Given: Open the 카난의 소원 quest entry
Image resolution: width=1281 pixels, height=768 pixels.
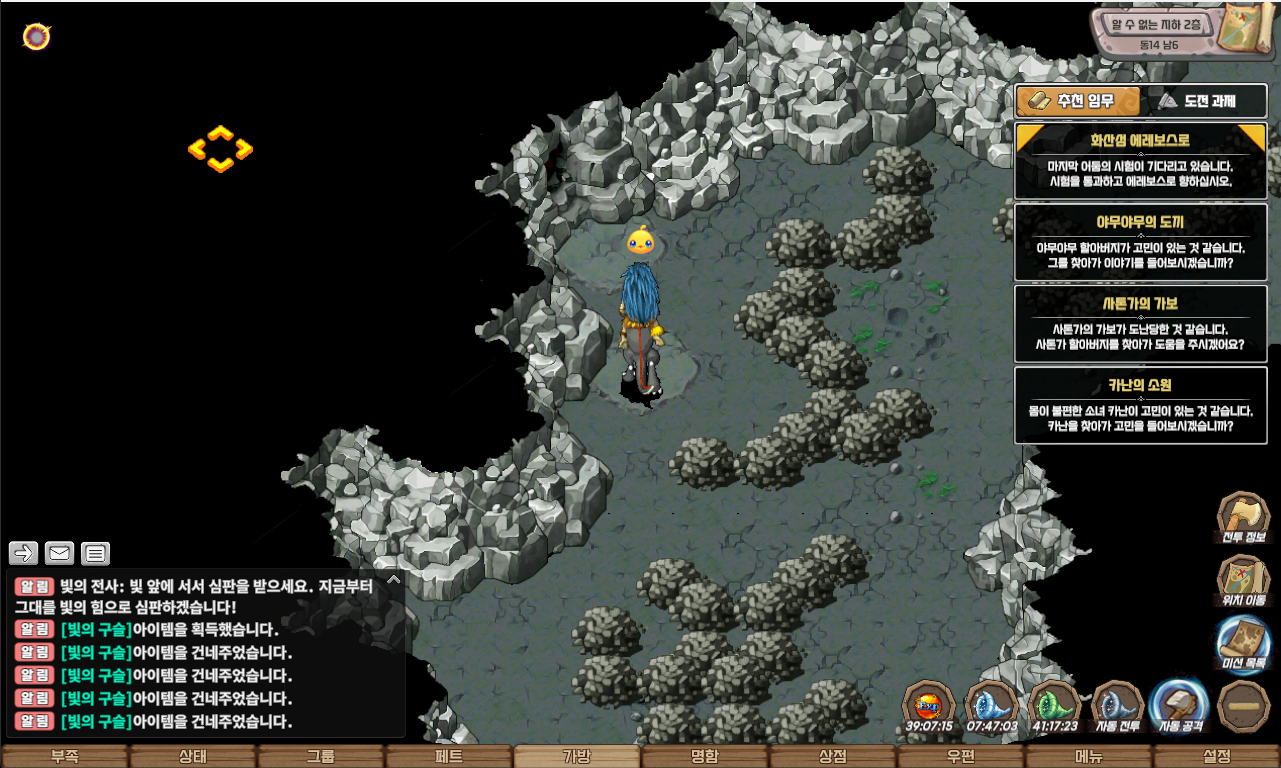Looking at the screenshot, I should tap(1141, 405).
